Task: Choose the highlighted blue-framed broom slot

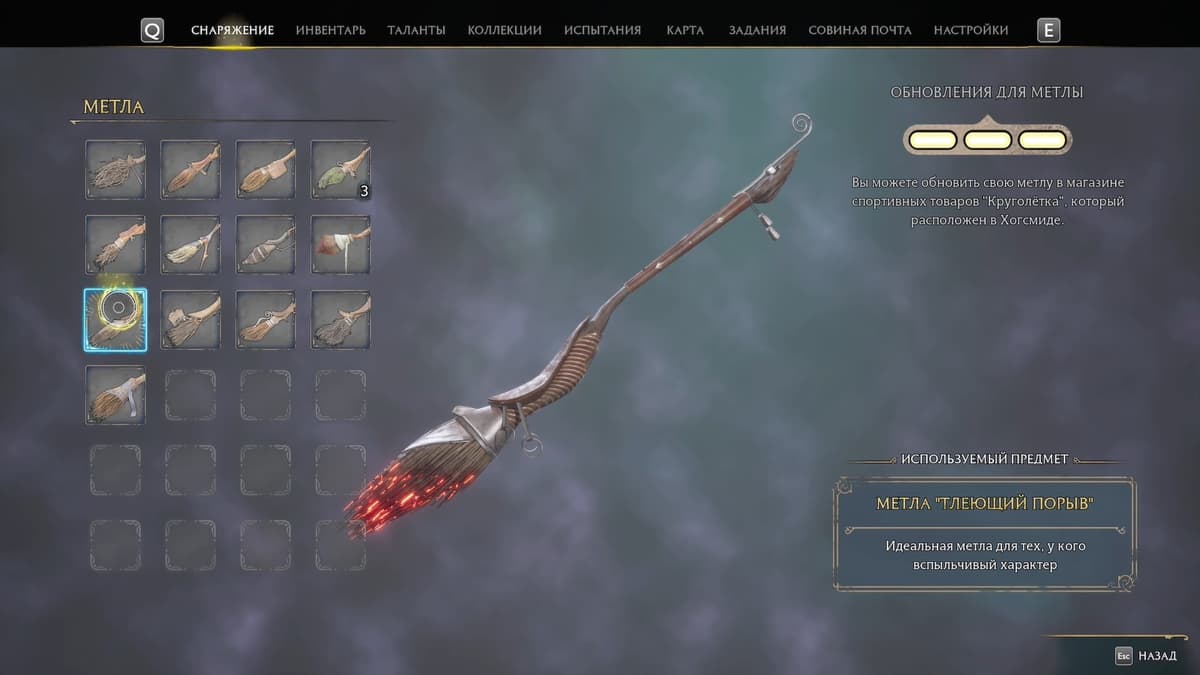Action: (115, 320)
